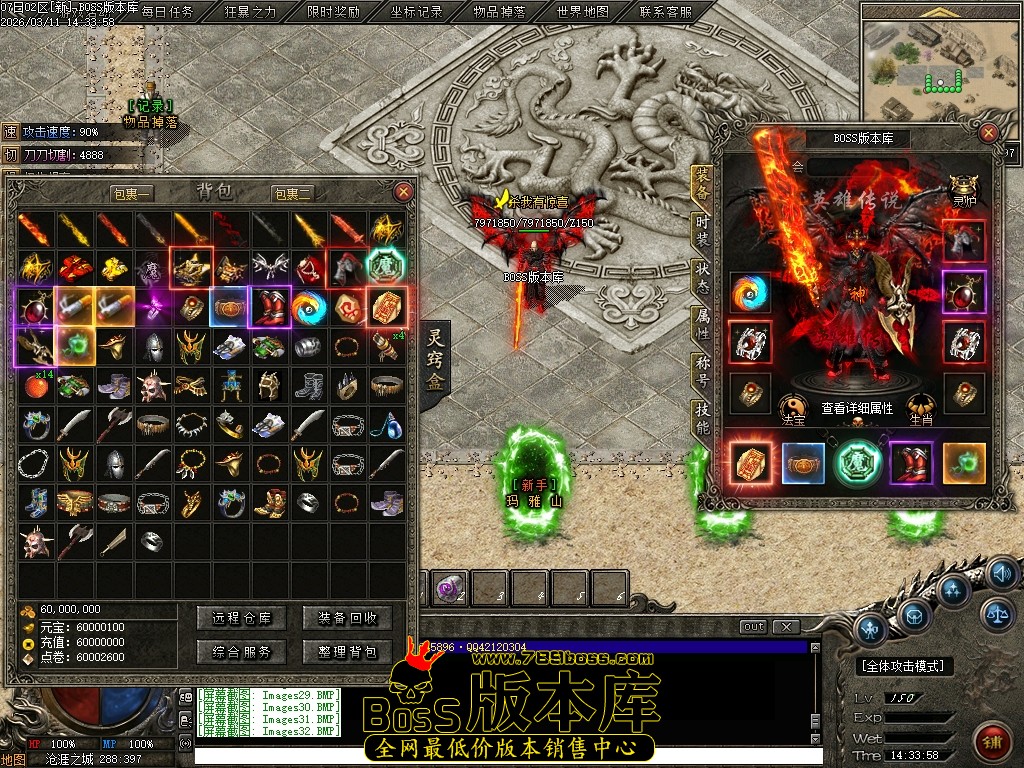View detailed stats via 查看详细属性
Screen dimensions: 1024x768
pos(857,408)
